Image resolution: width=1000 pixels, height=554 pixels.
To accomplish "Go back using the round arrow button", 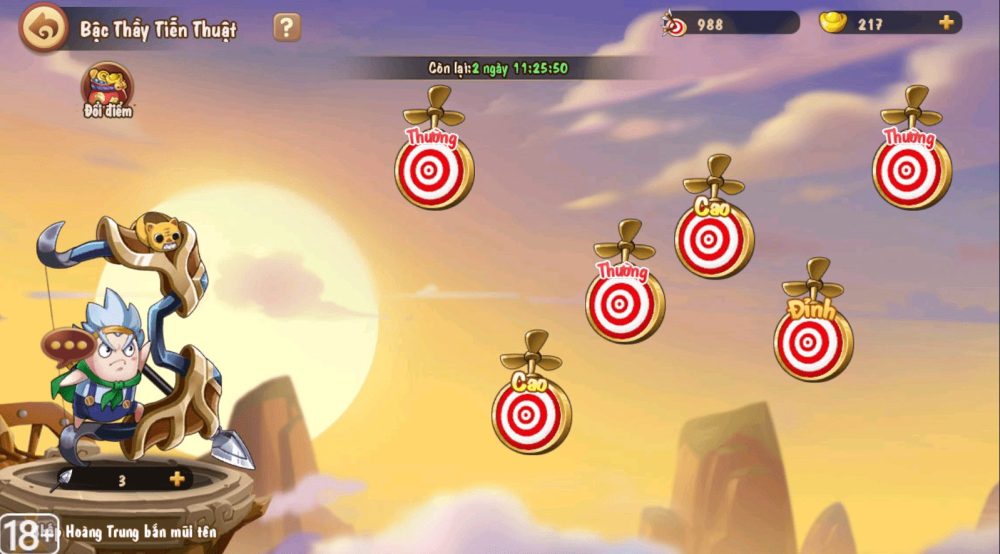I will pyautogui.click(x=43, y=28).
